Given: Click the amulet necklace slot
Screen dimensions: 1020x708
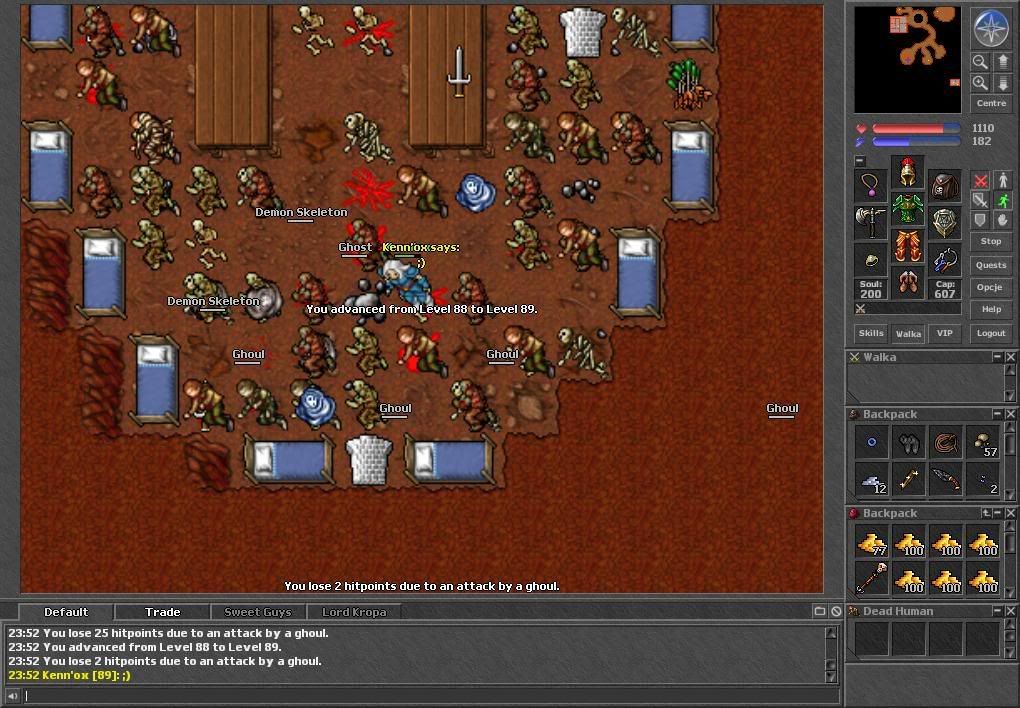Looking at the screenshot, I should 871,186.
